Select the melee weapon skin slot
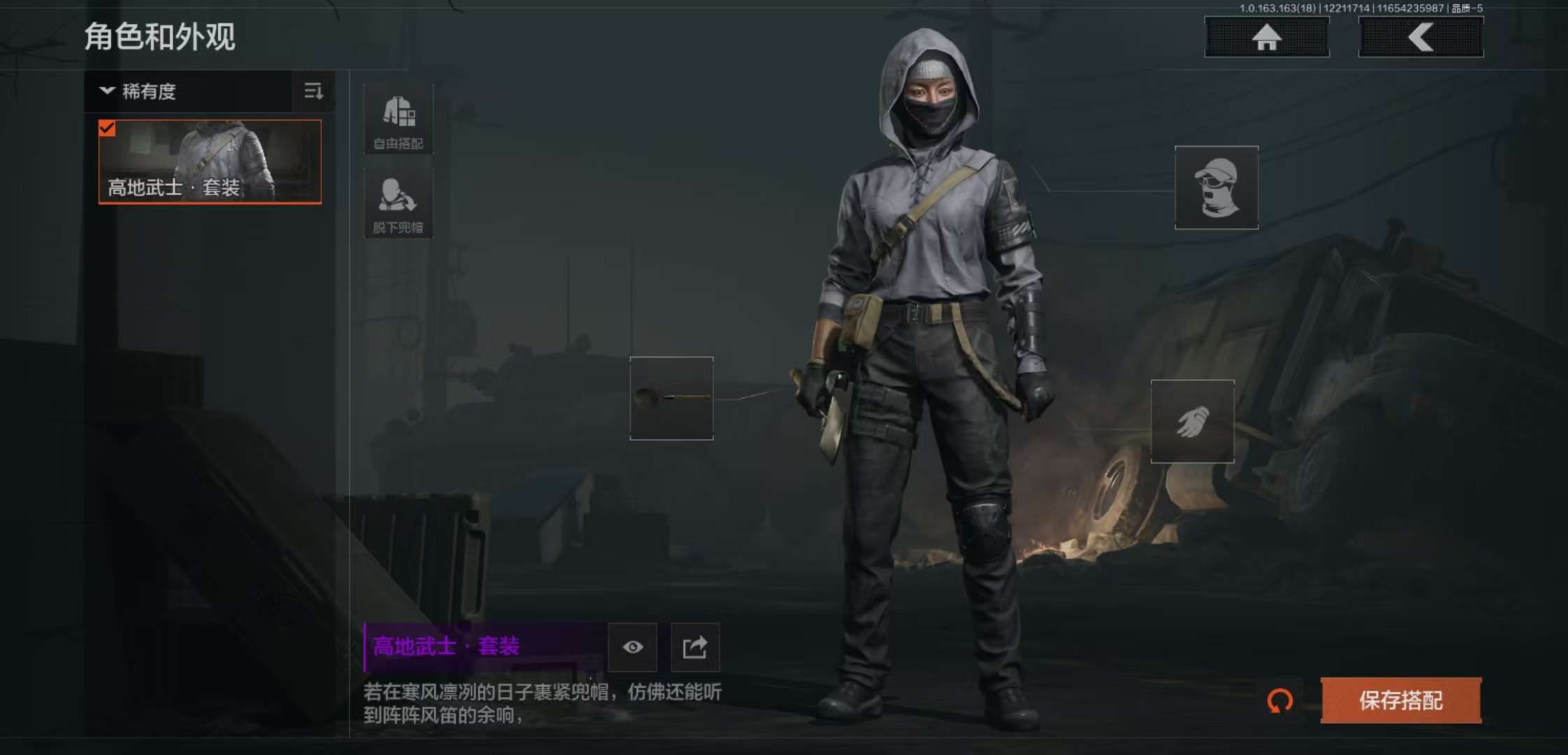 coord(672,398)
